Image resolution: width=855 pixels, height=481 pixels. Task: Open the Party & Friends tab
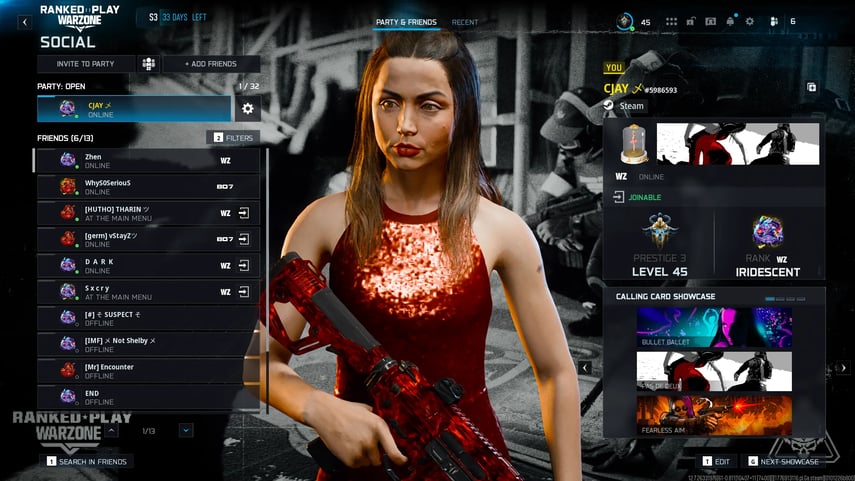(x=406, y=22)
